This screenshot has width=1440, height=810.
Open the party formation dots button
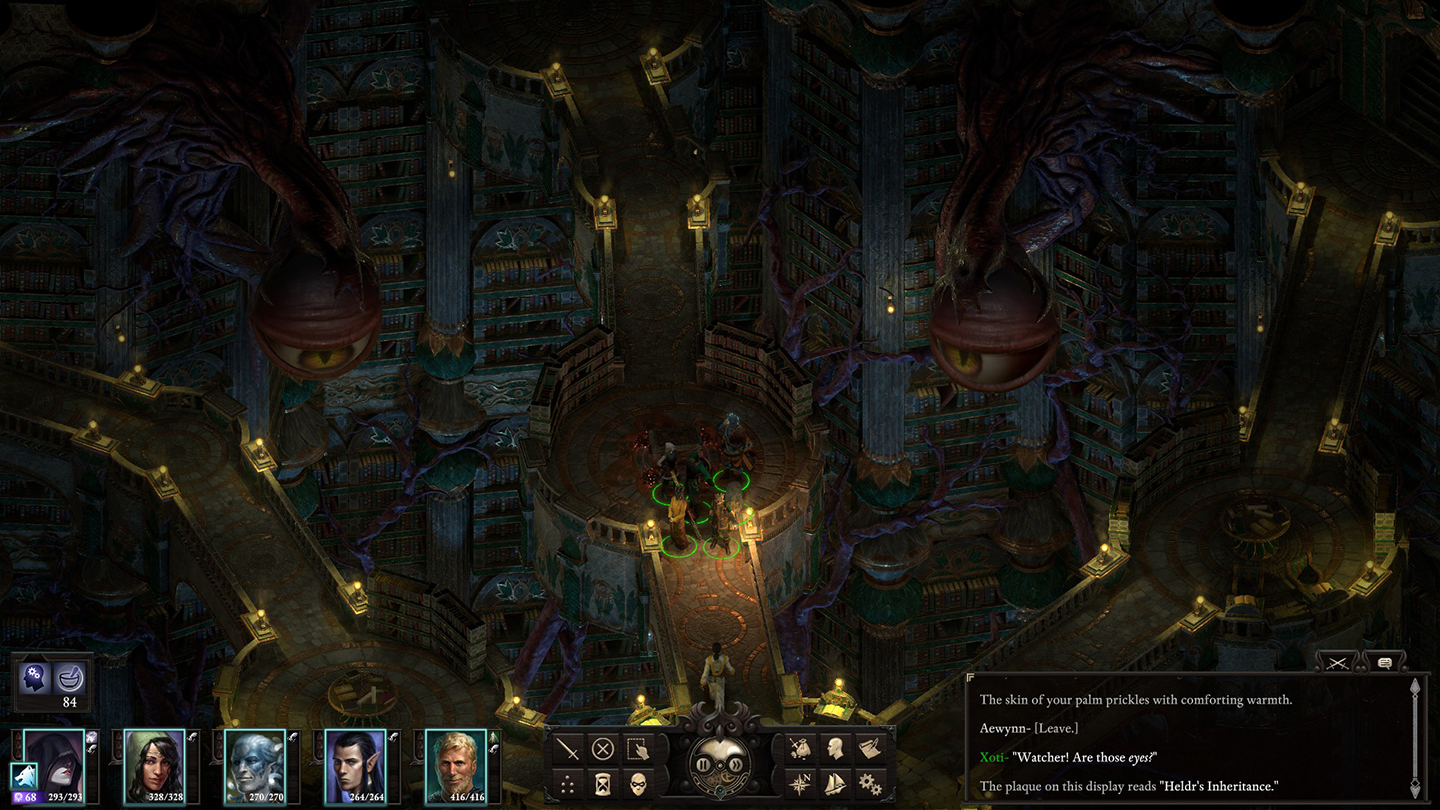[569, 783]
